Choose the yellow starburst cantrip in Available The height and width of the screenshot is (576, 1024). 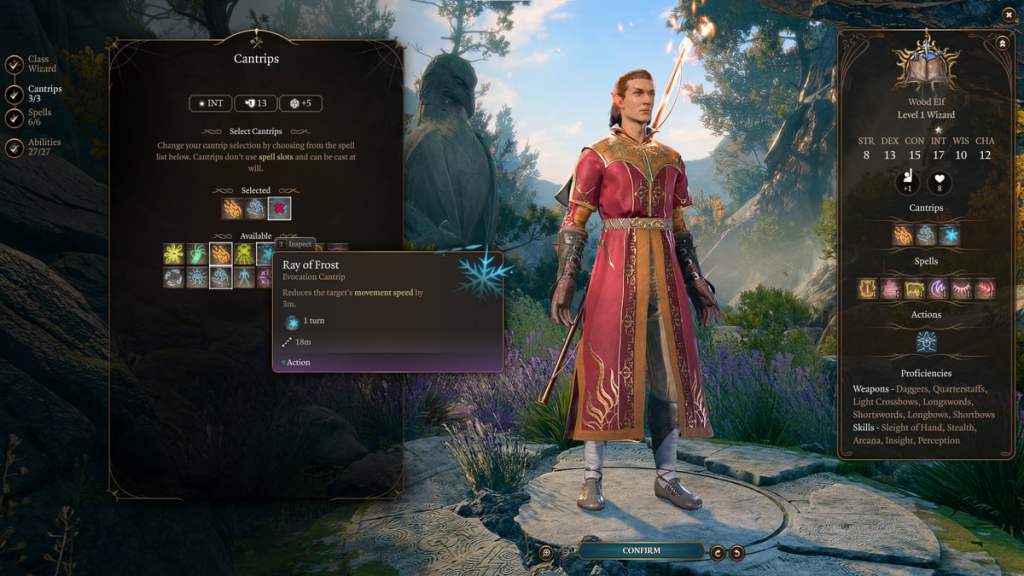(174, 254)
